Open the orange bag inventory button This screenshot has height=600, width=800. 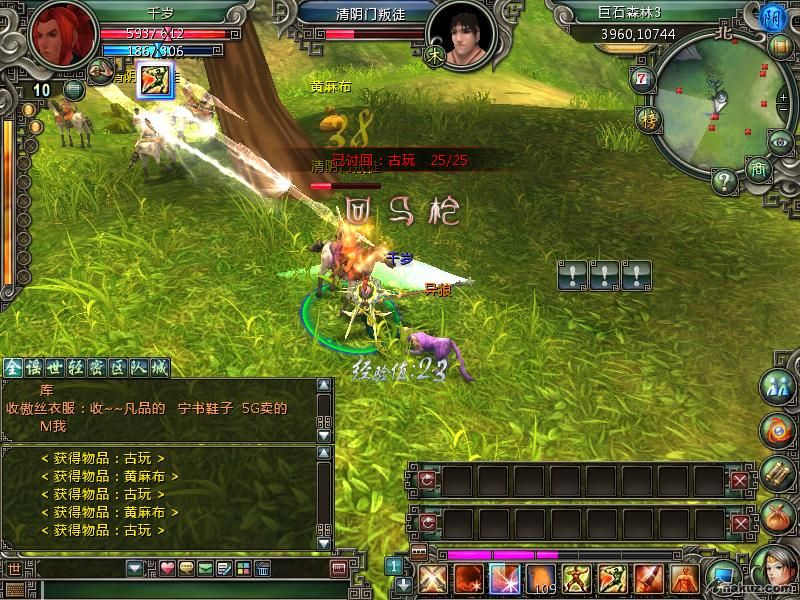click(x=777, y=519)
